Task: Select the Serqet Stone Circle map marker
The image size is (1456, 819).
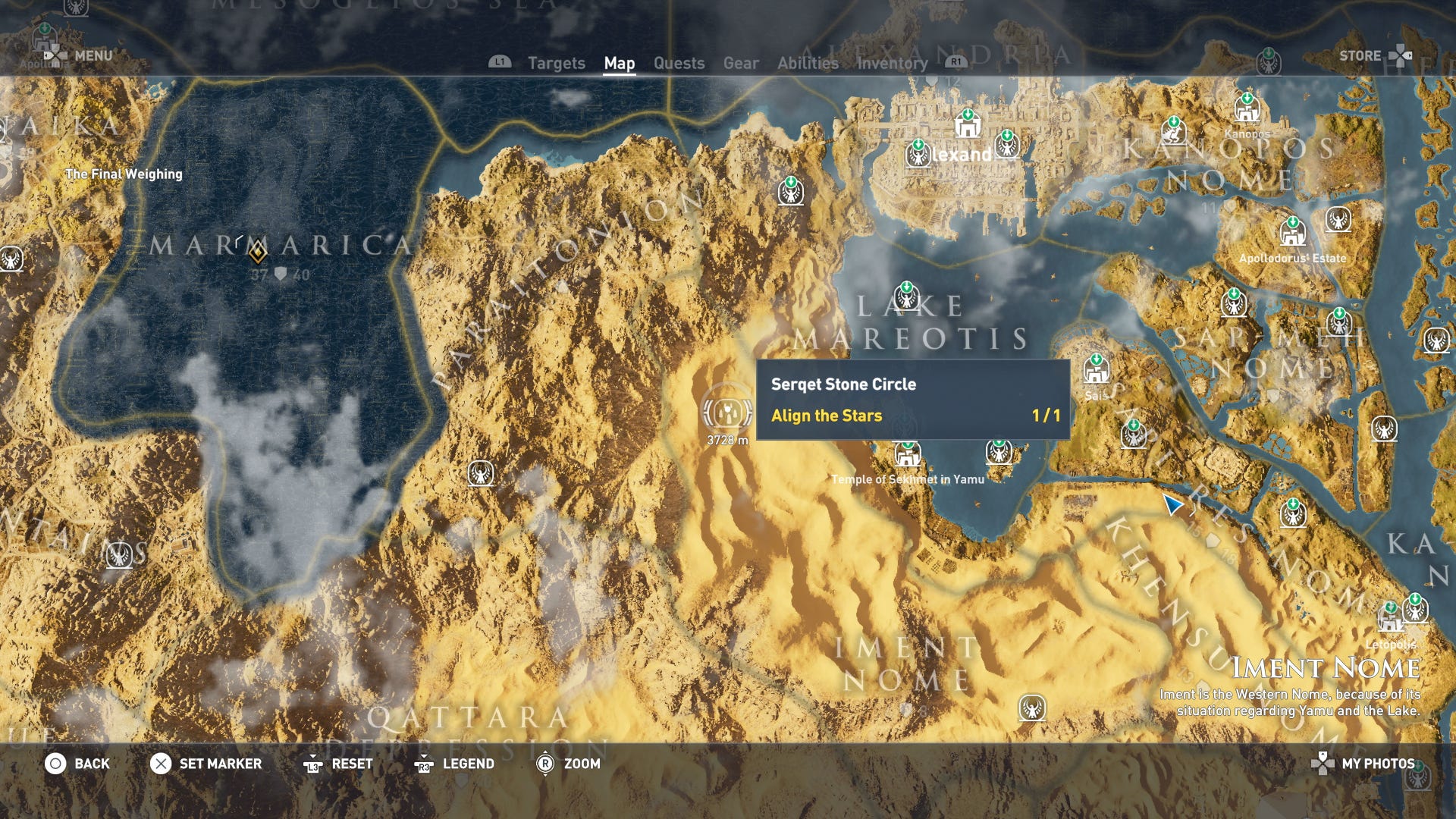Action: (727, 412)
